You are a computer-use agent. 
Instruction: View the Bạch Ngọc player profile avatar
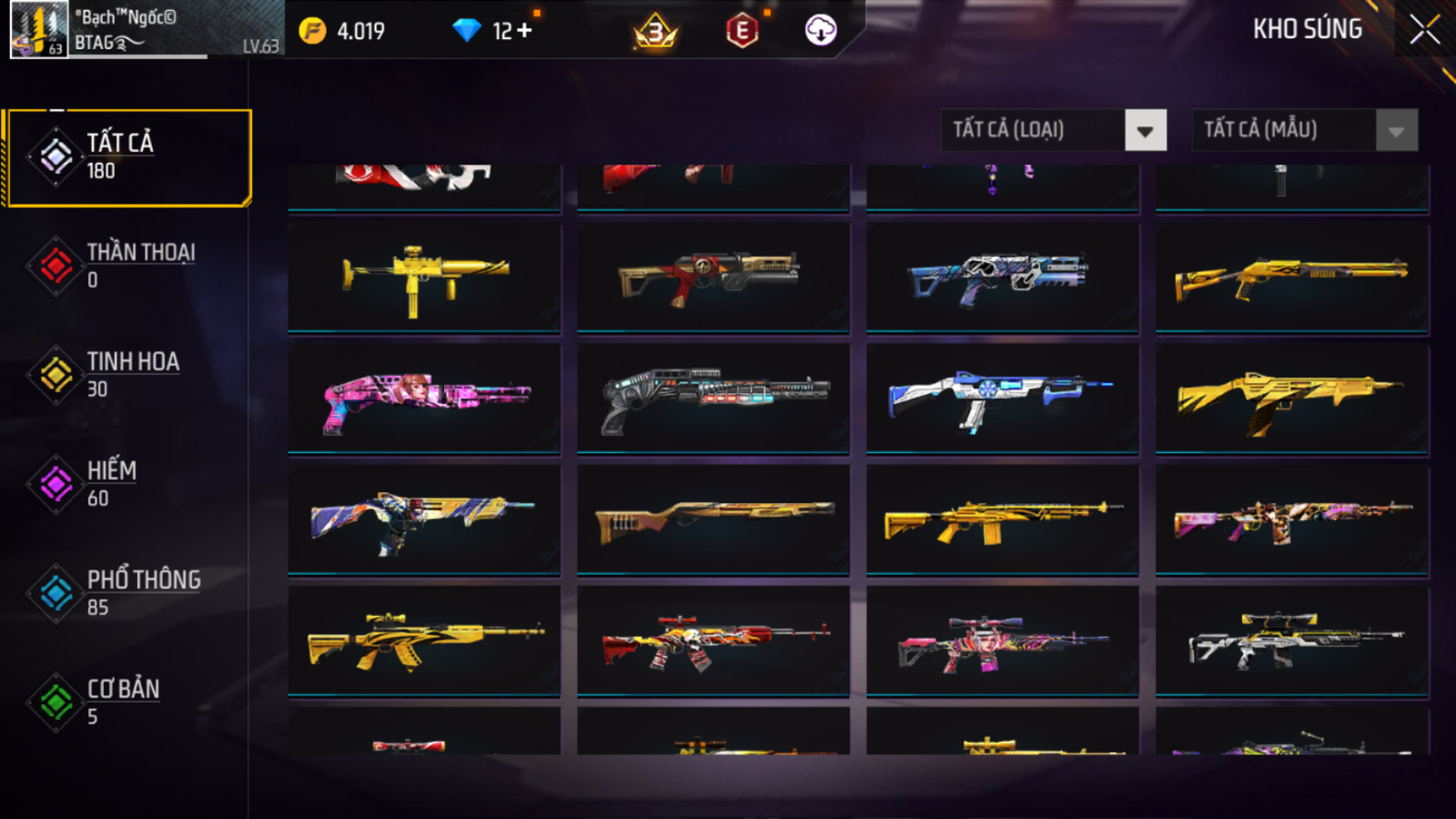[x=38, y=30]
